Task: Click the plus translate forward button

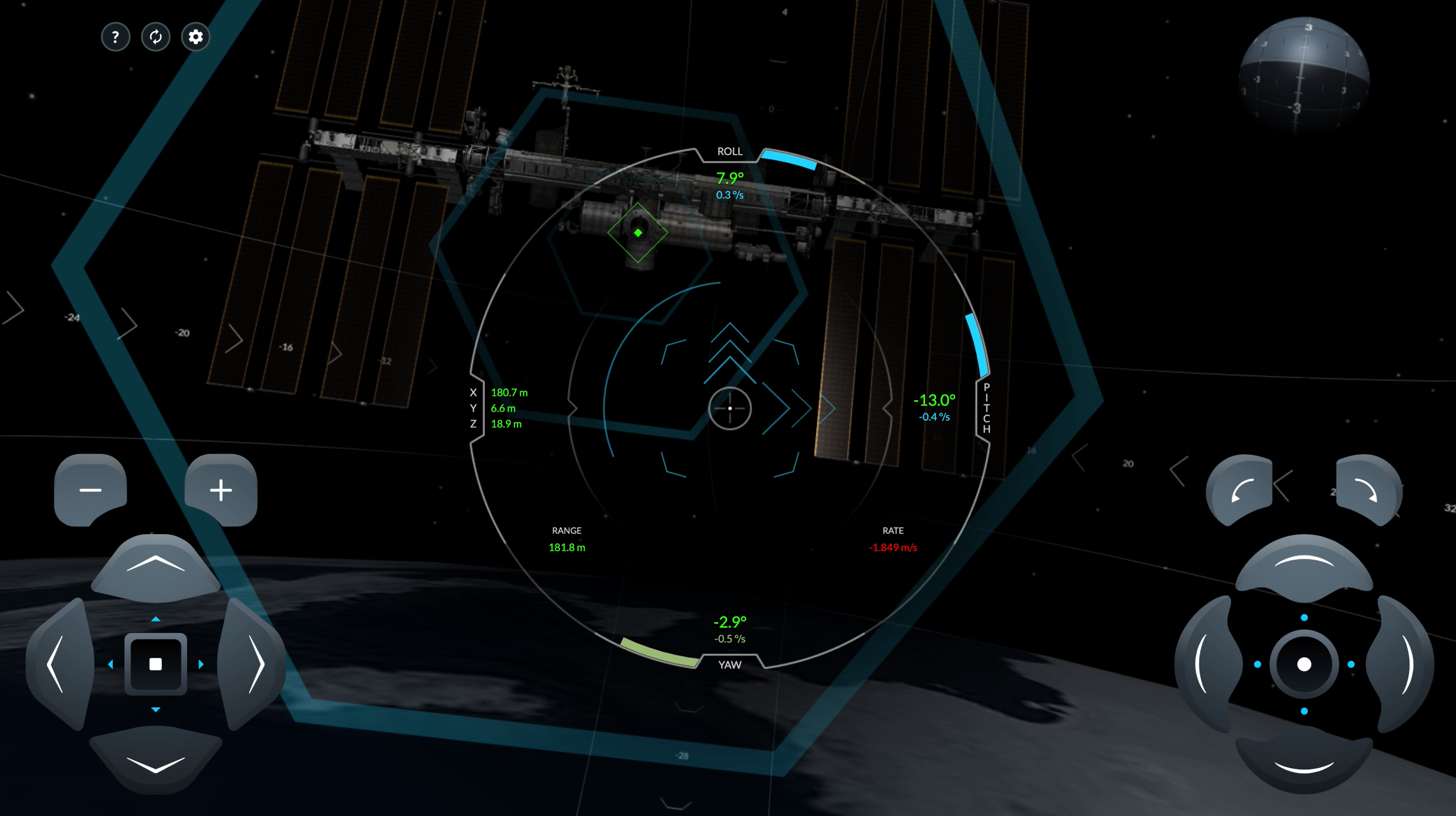Action: (221, 490)
